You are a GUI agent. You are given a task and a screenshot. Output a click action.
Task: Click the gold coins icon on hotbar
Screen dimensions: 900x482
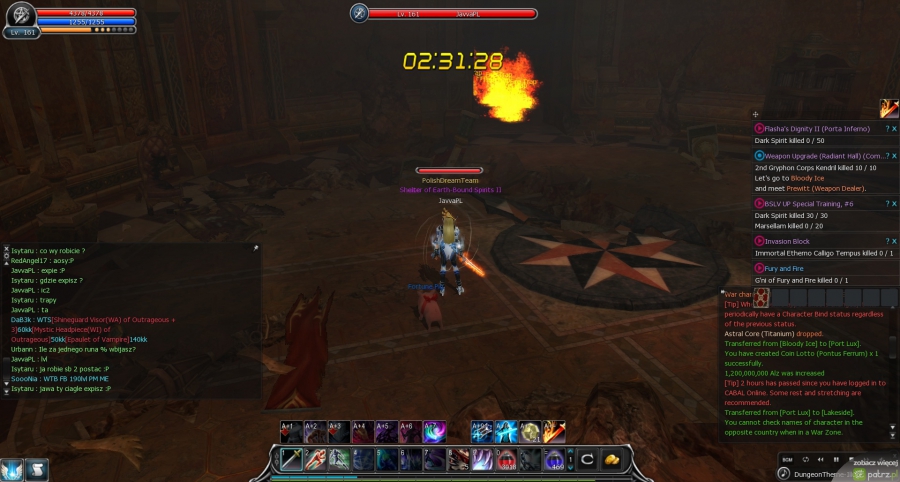pos(614,459)
